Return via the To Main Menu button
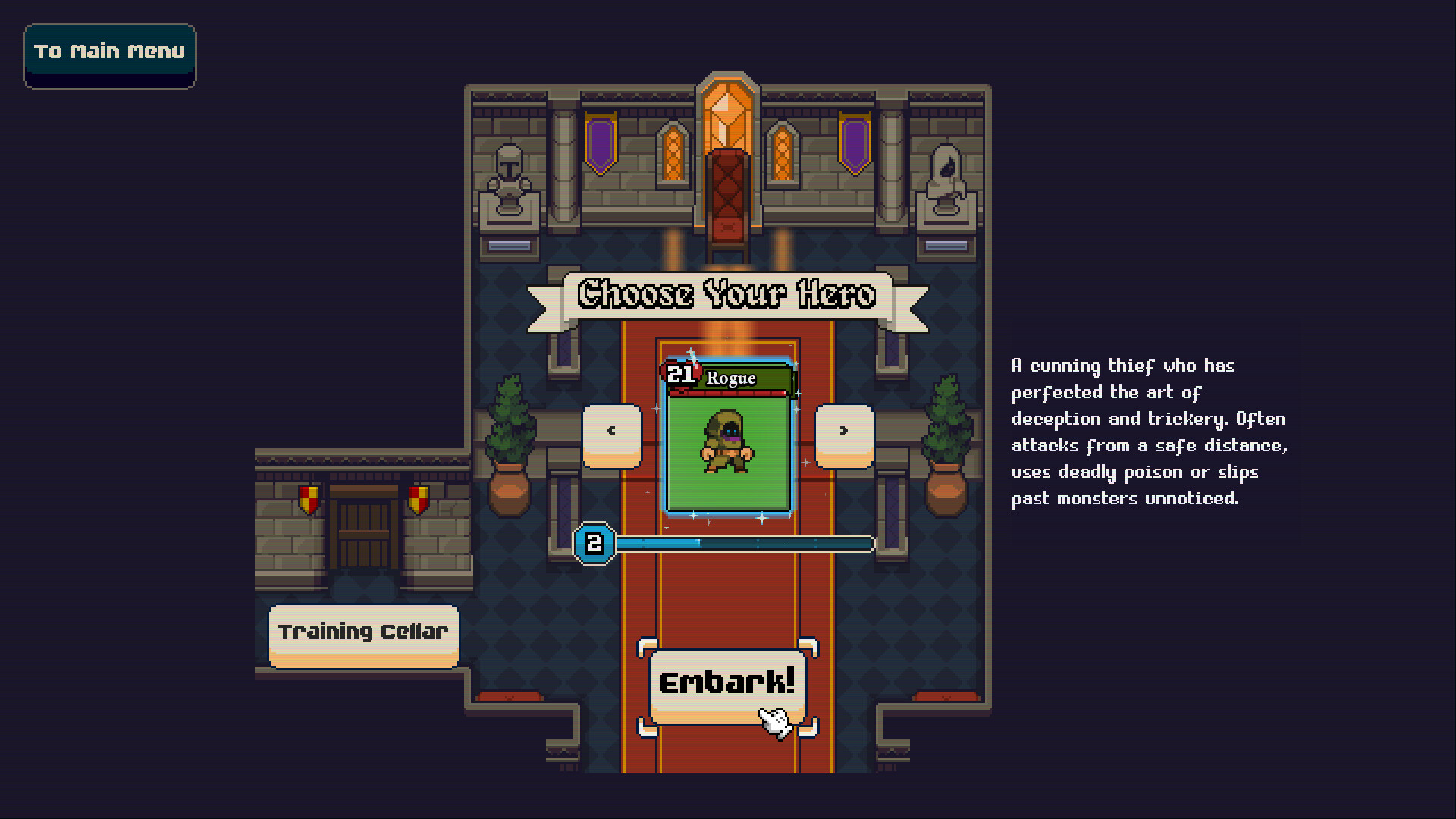Image resolution: width=1456 pixels, height=819 pixels. (x=108, y=52)
